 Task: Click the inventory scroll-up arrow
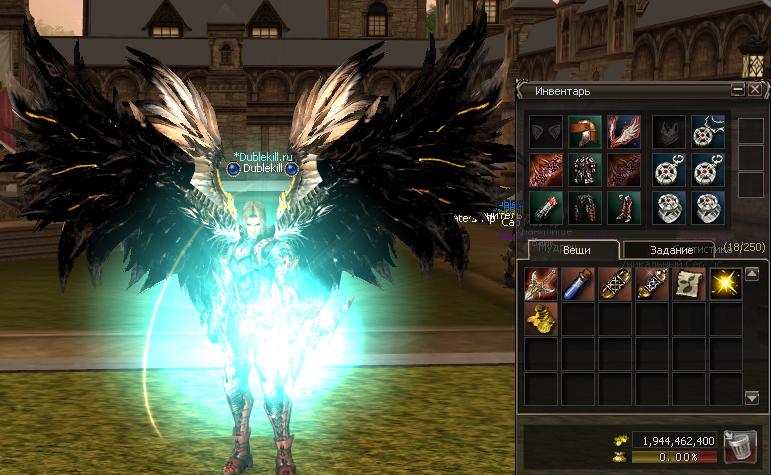pyautogui.click(x=752, y=272)
